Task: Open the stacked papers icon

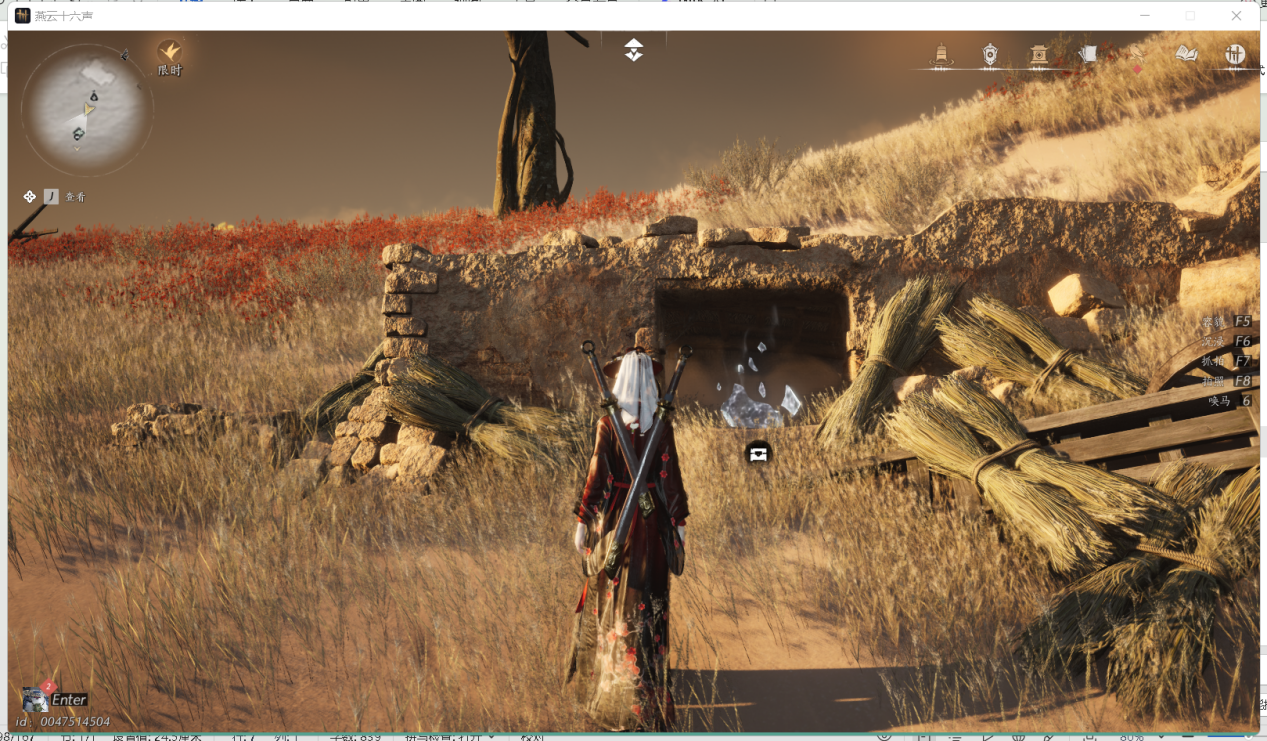Action: point(1088,54)
